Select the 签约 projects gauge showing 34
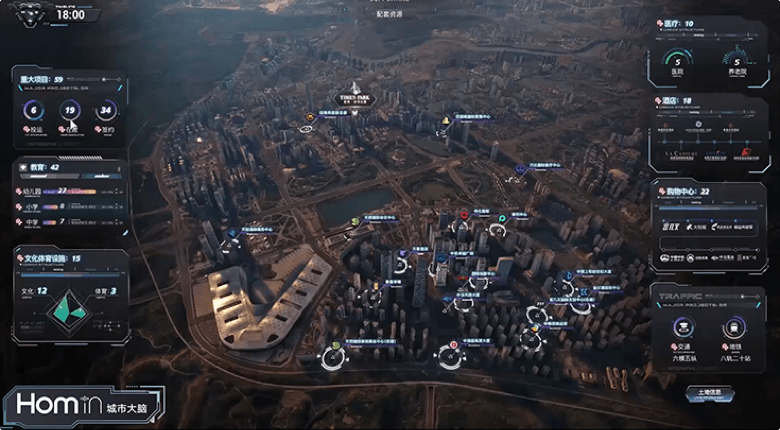This screenshot has width=780, height=430. coord(105,111)
